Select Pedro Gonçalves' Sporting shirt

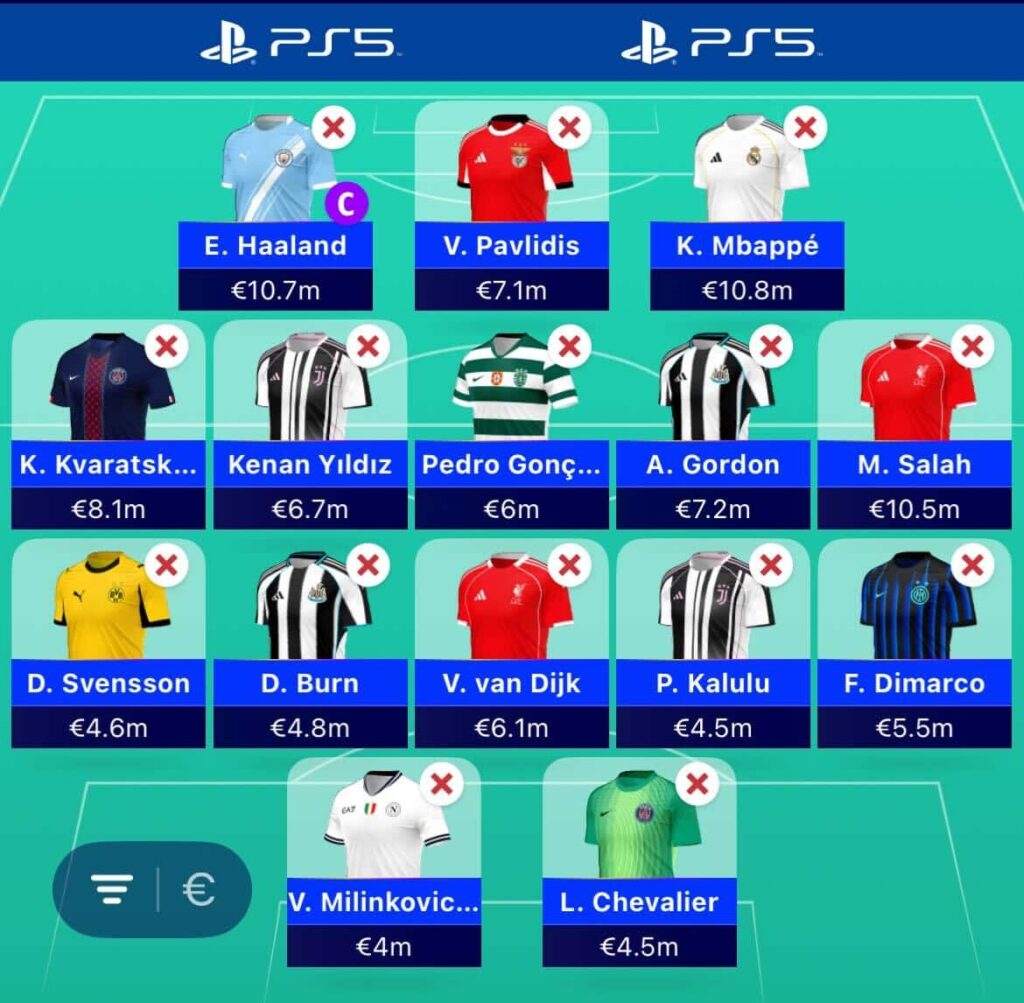514,388
